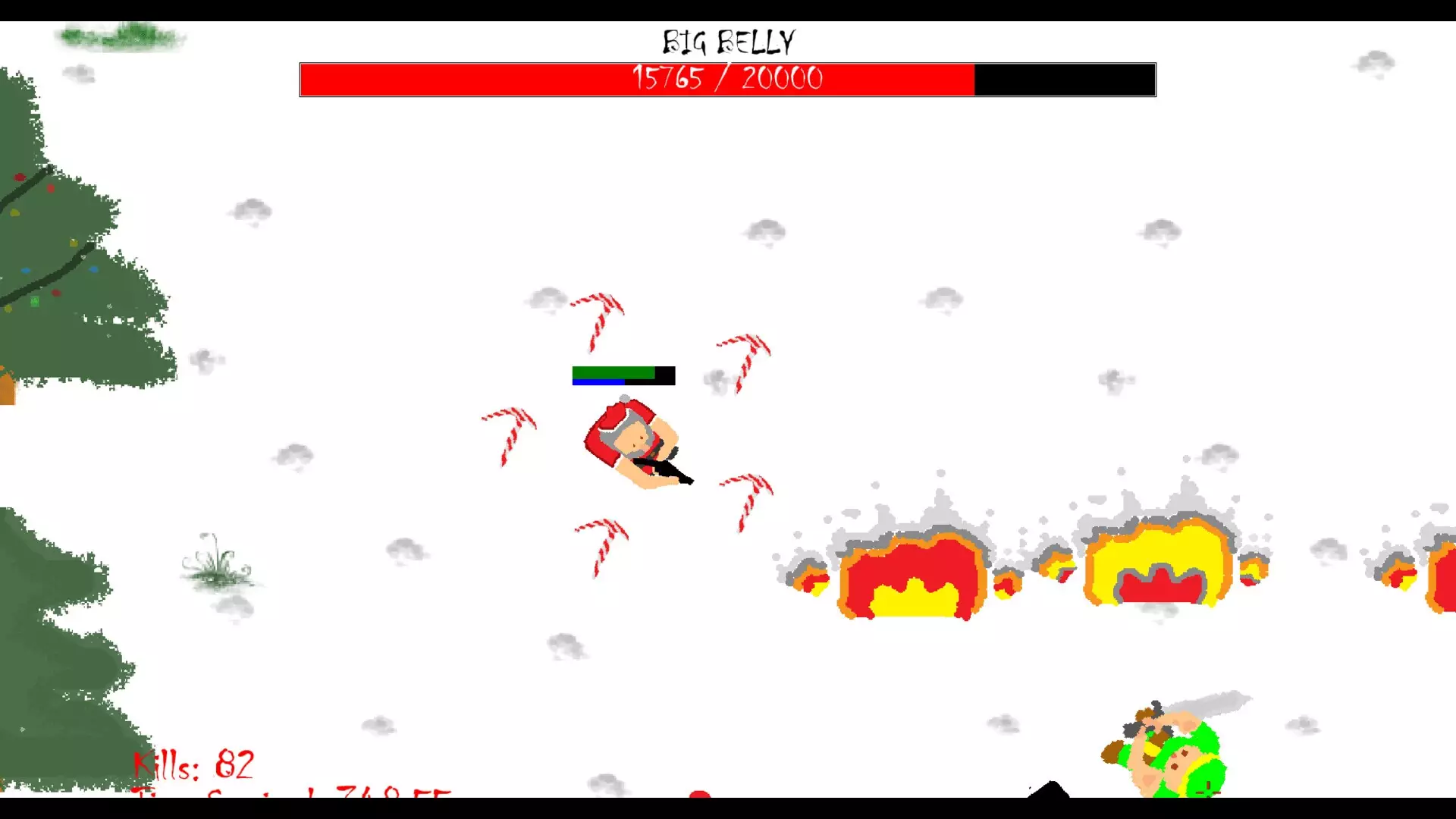
Task: Click the blue stamina bar under Santa's health
Action: tap(598, 382)
